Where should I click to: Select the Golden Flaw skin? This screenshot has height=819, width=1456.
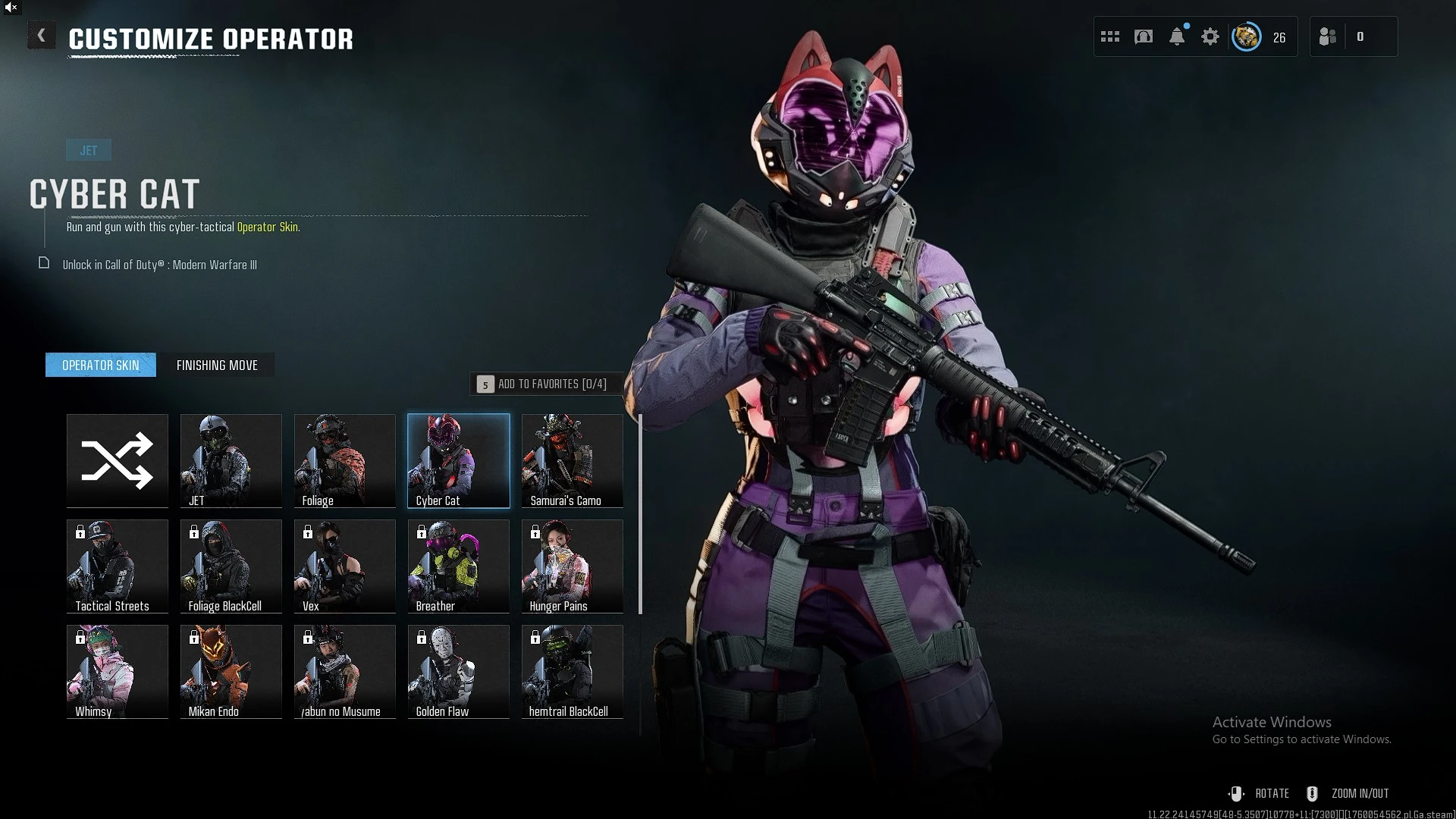click(x=459, y=671)
